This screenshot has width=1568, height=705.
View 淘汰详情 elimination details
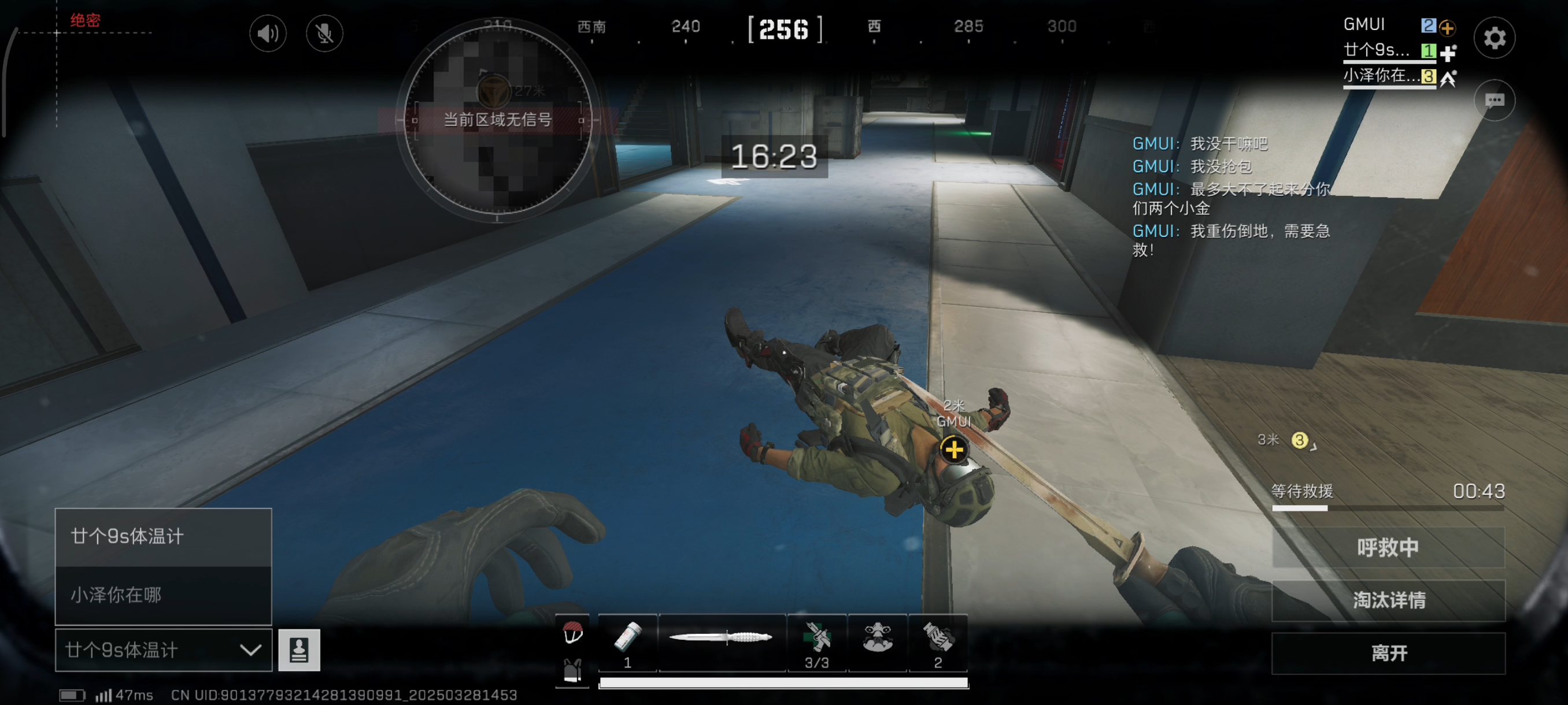1388,600
